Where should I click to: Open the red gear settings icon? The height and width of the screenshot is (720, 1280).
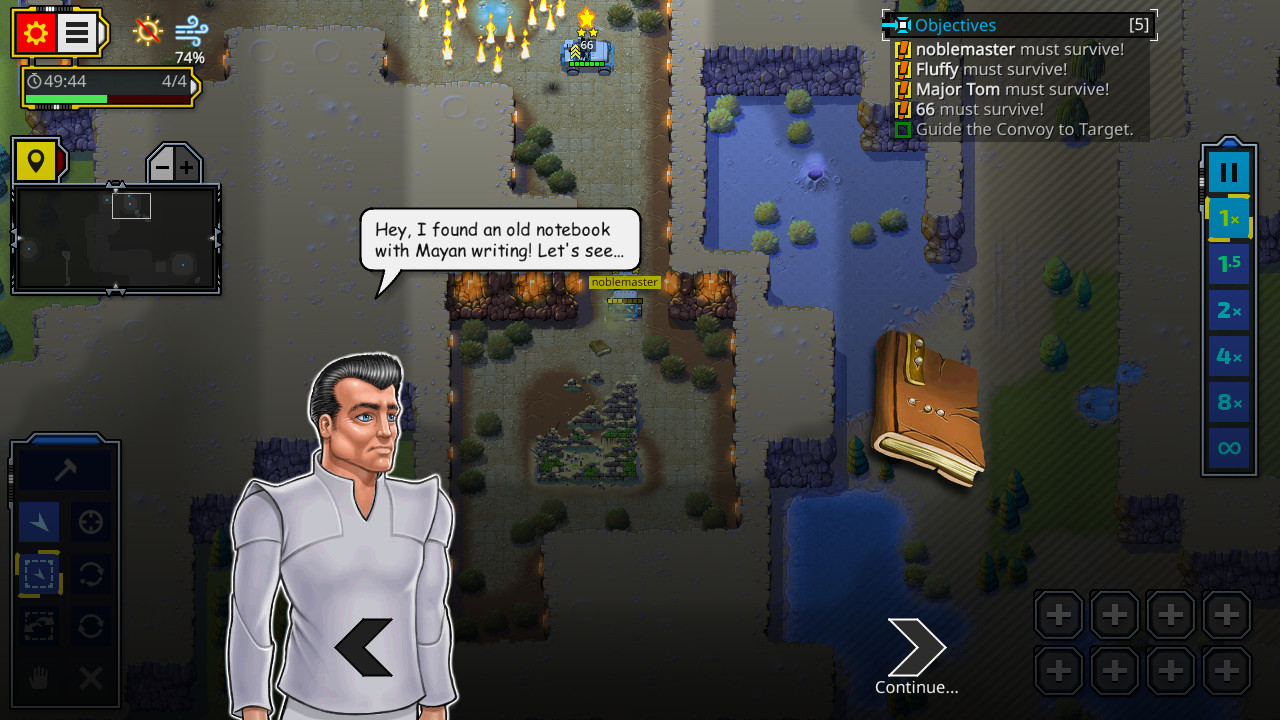(x=38, y=33)
